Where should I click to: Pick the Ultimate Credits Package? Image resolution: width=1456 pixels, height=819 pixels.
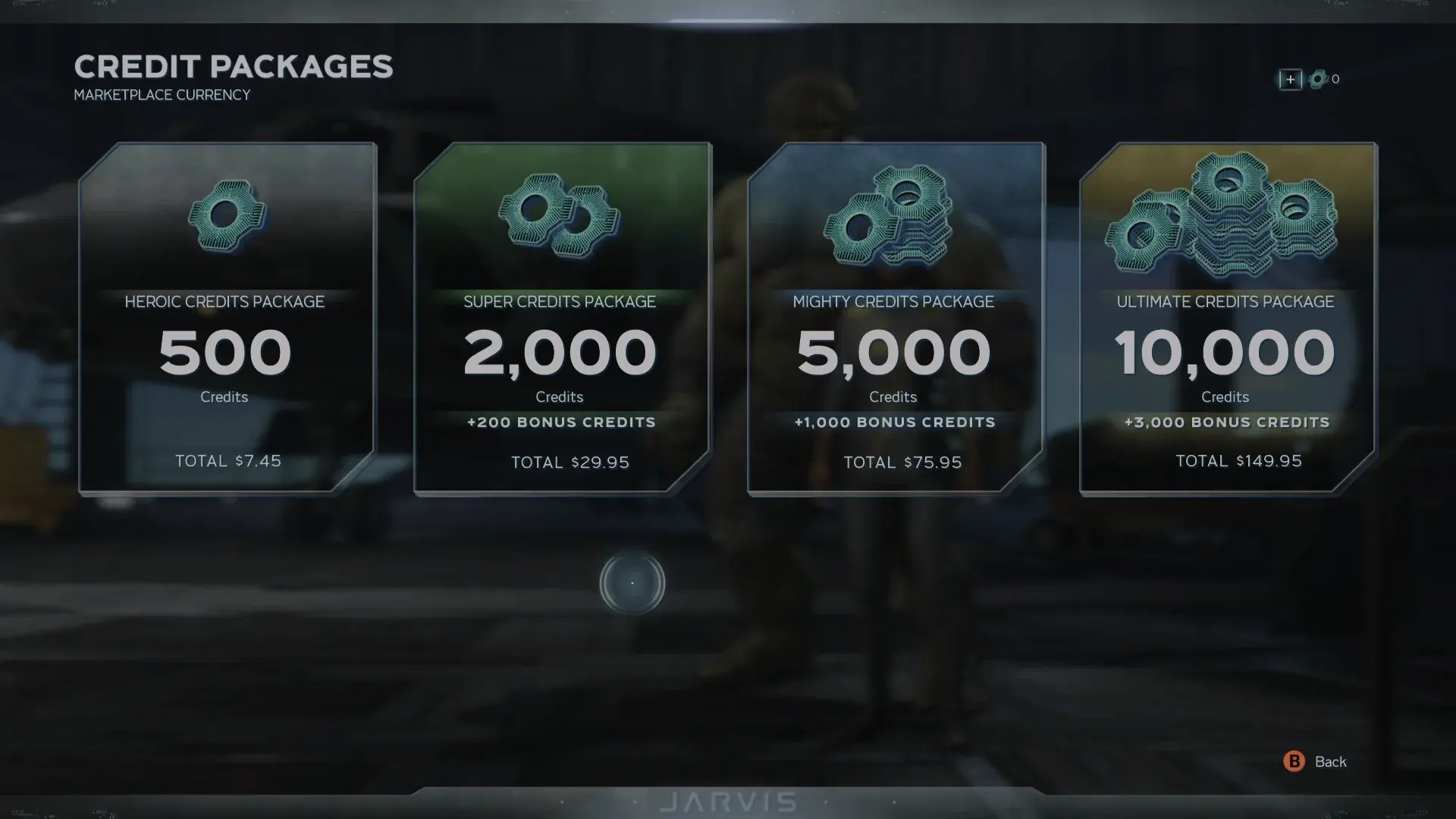pos(1227,318)
